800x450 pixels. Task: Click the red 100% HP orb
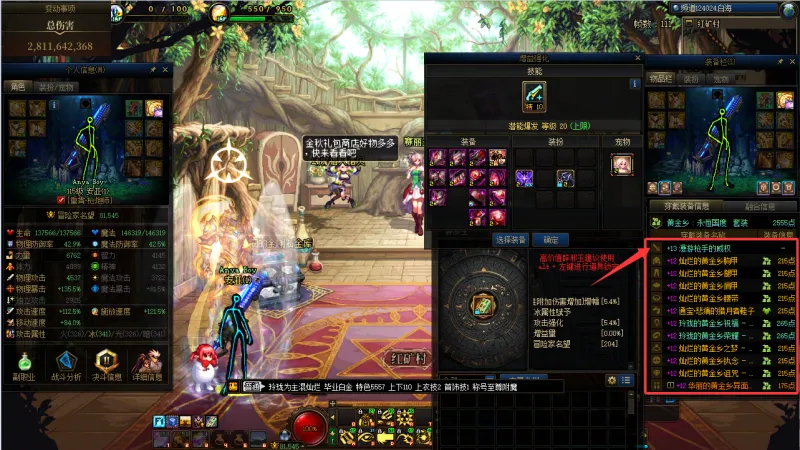click(x=311, y=426)
